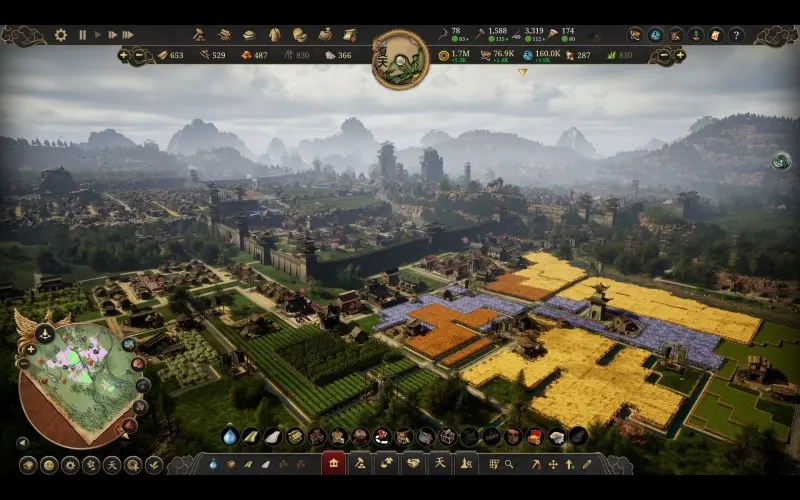This screenshot has height=500, width=800.
Task: Open the scroll document button
Action: (715, 35)
